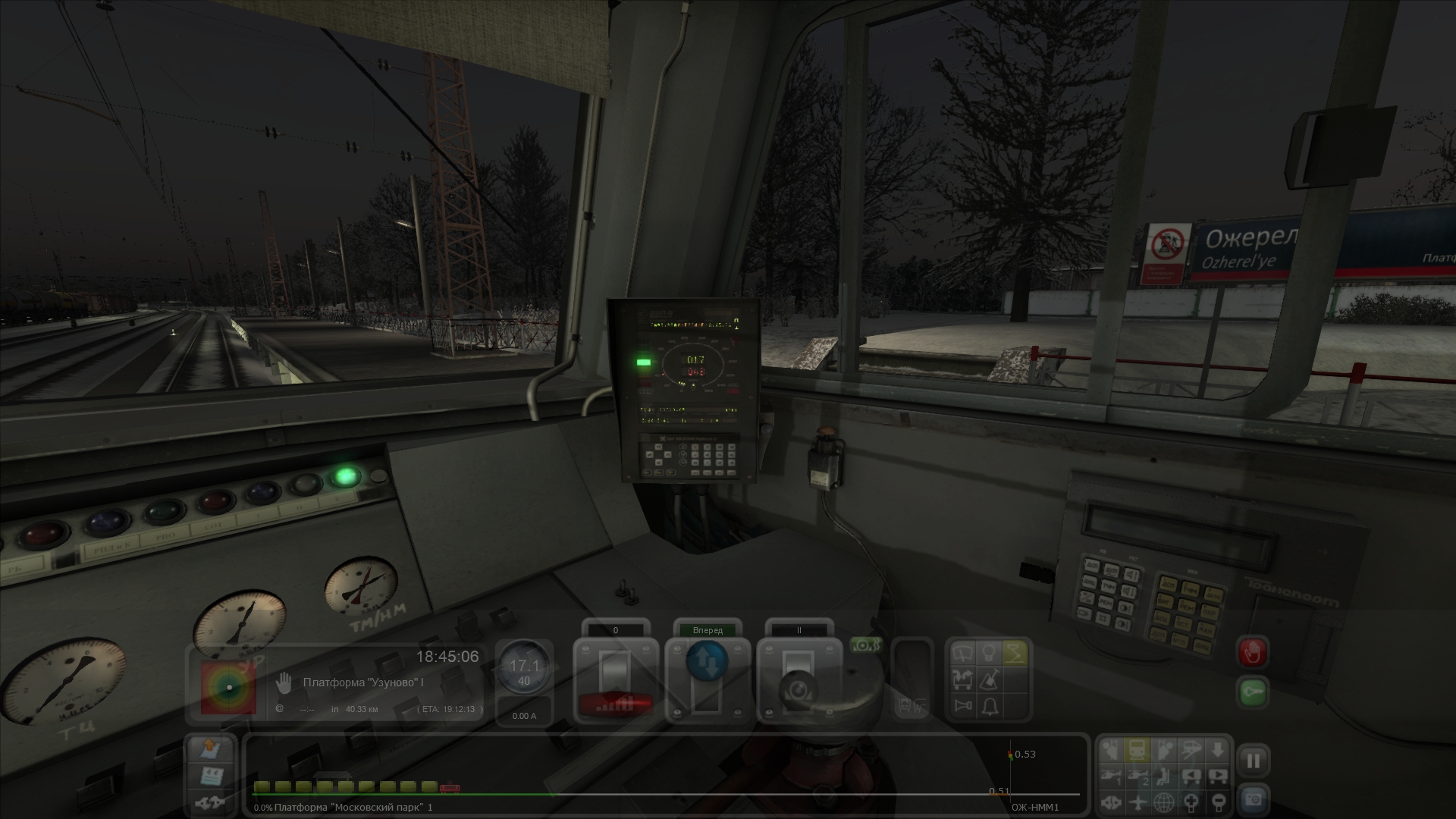Toggle the highlighted pantograph button

[1015, 653]
